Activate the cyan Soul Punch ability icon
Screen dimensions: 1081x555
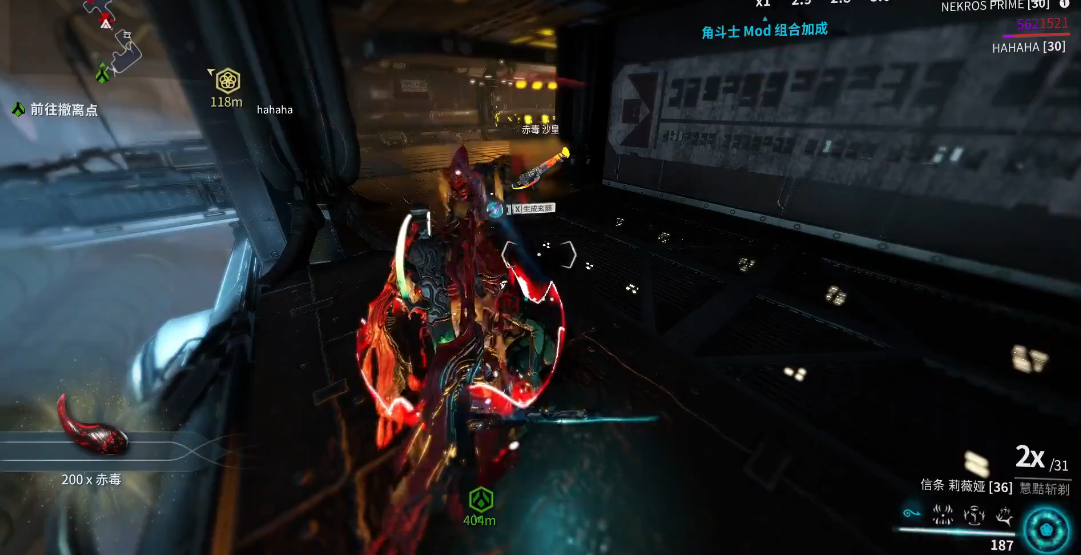tap(911, 515)
